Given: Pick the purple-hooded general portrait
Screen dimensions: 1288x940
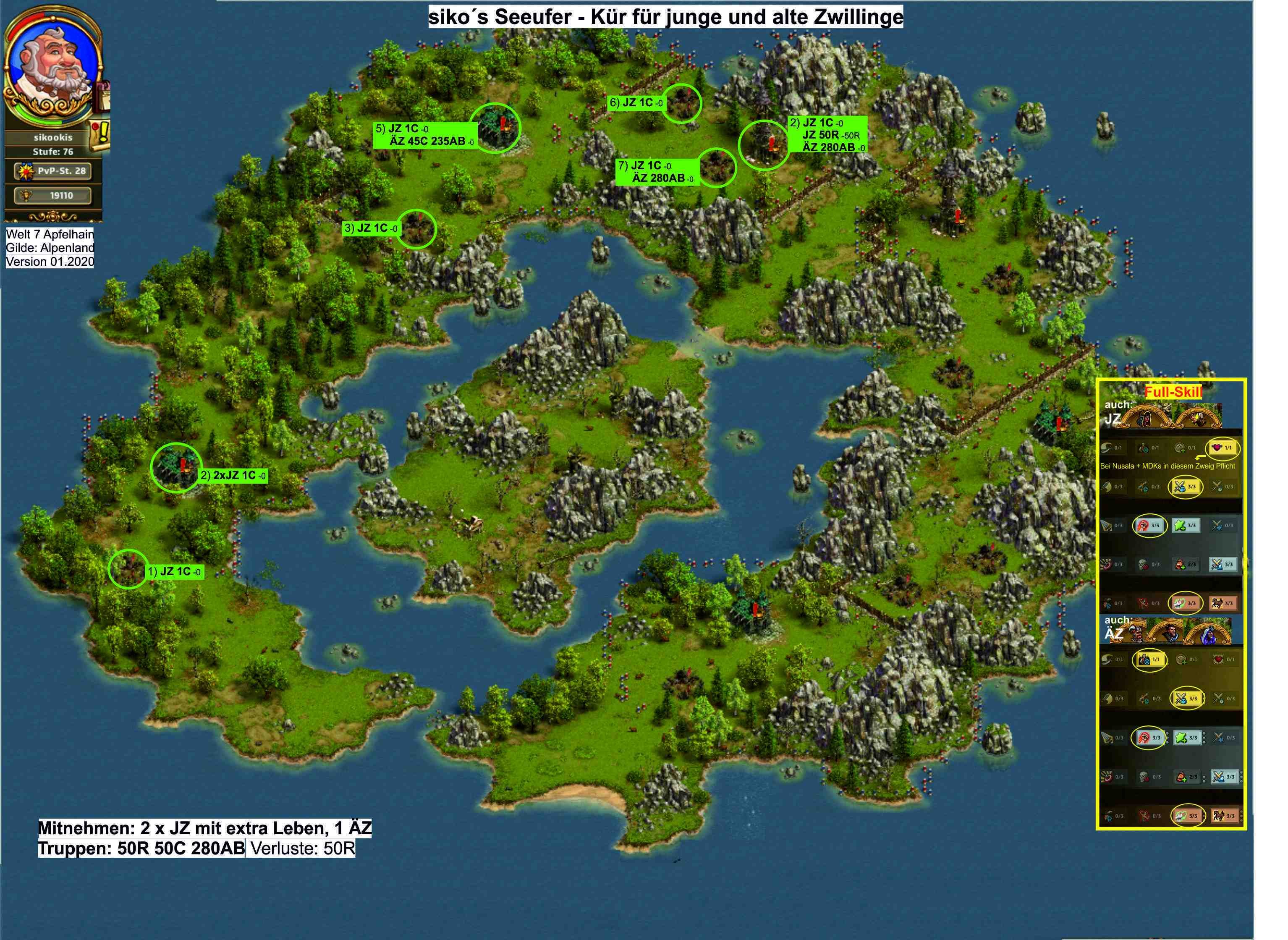Looking at the screenshot, I should click(1208, 634).
